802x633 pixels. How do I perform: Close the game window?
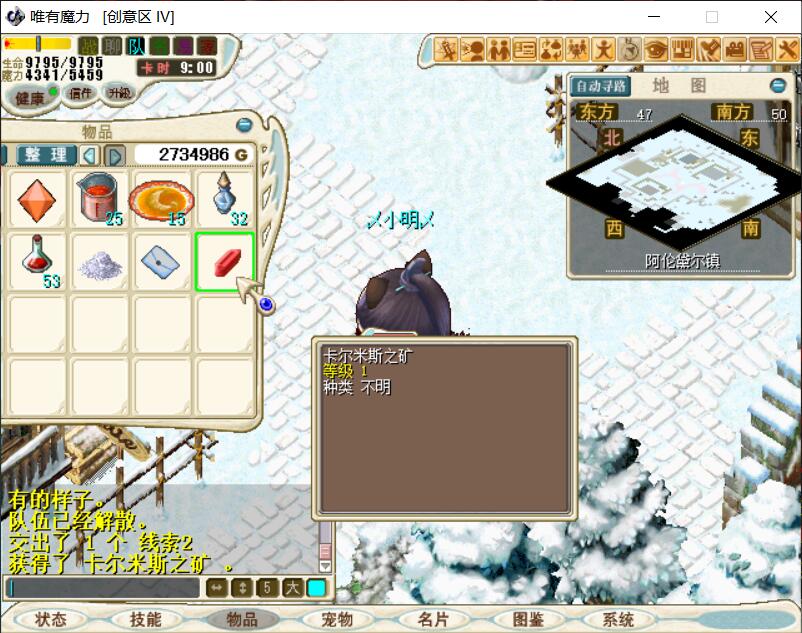click(771, 17)
